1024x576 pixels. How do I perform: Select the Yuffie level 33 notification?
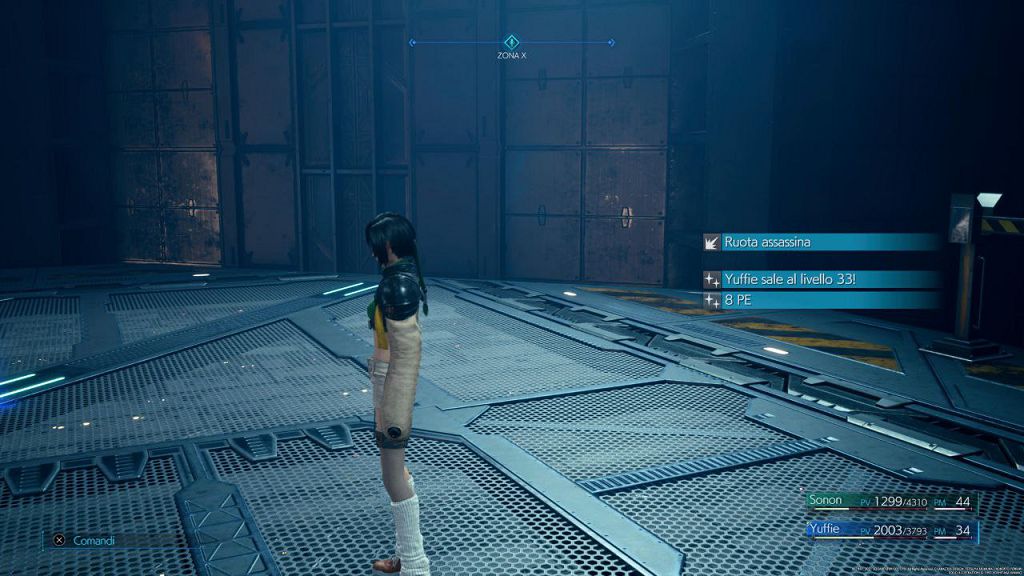pos(822,280)
